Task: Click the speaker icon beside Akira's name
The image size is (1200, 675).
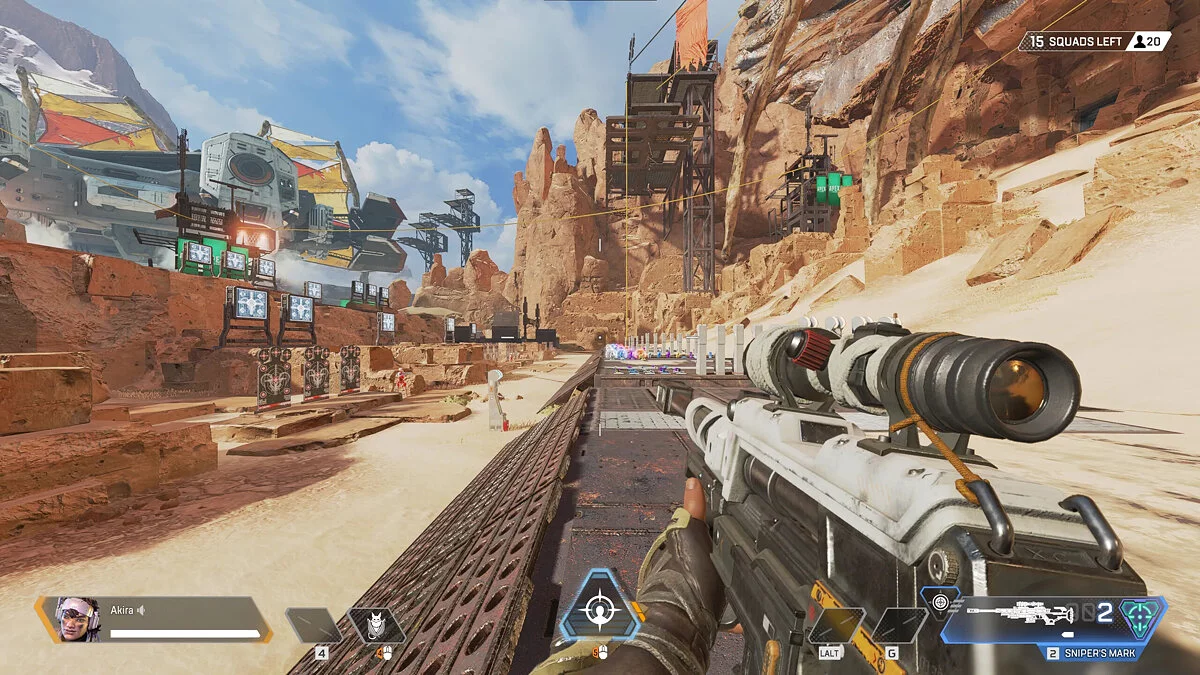Action: [x=142, y=610]
